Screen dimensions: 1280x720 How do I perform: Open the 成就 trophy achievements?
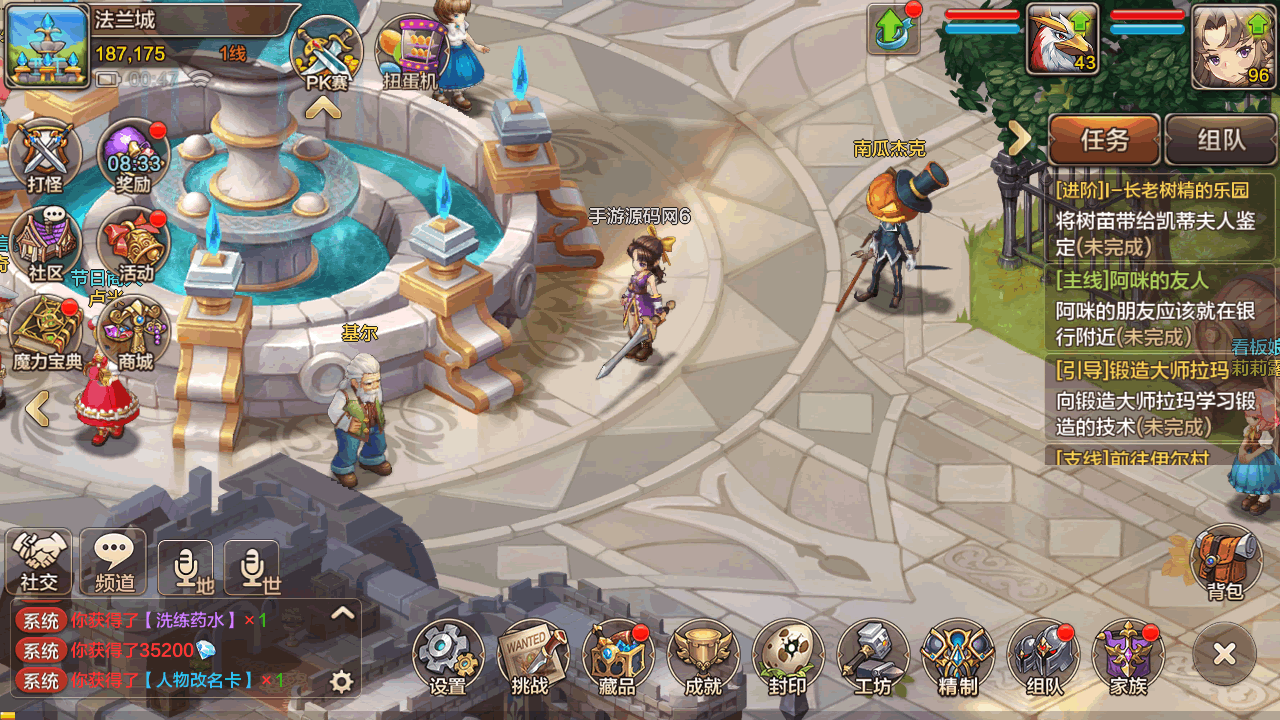(703, 656)
